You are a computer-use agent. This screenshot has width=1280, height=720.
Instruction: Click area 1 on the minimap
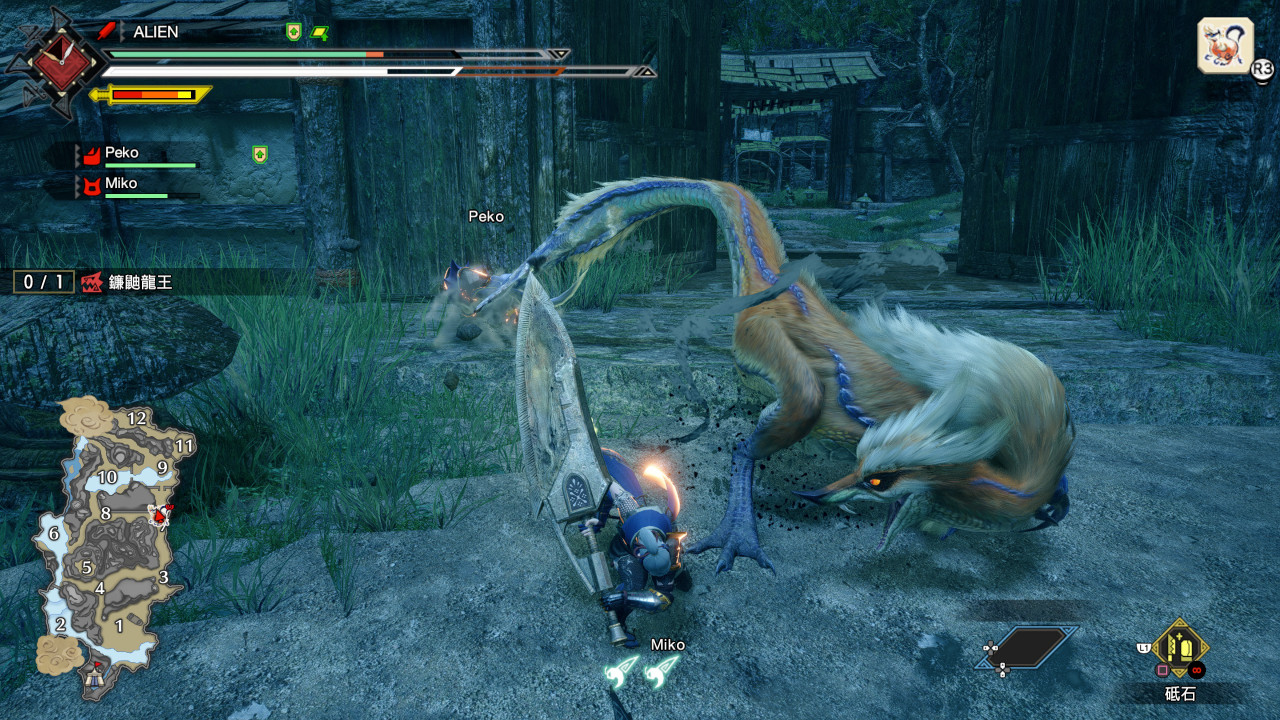point(119,626)
